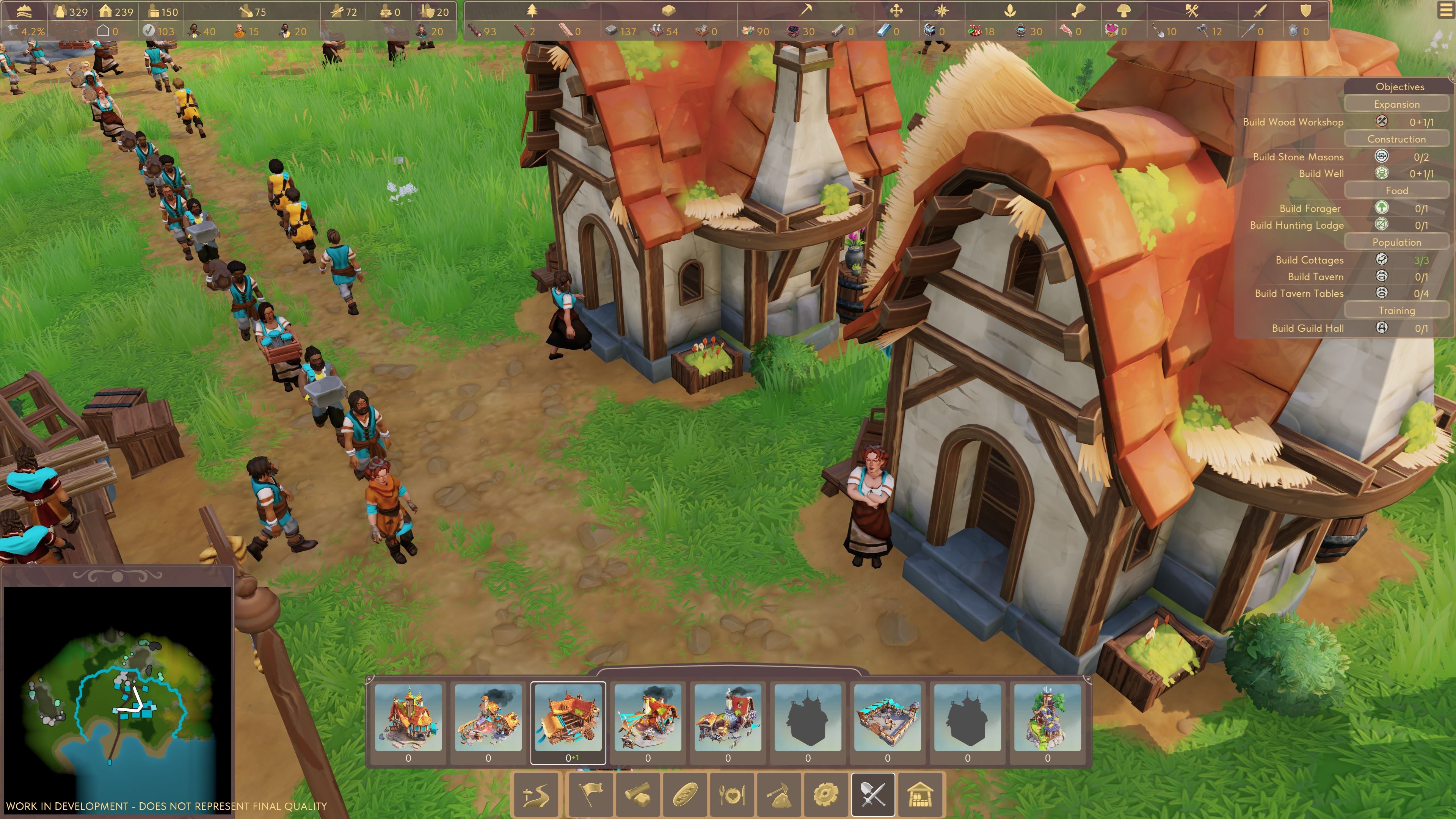
Task: Click the Build Wood Workshop objective
Action: point(1293,122)
